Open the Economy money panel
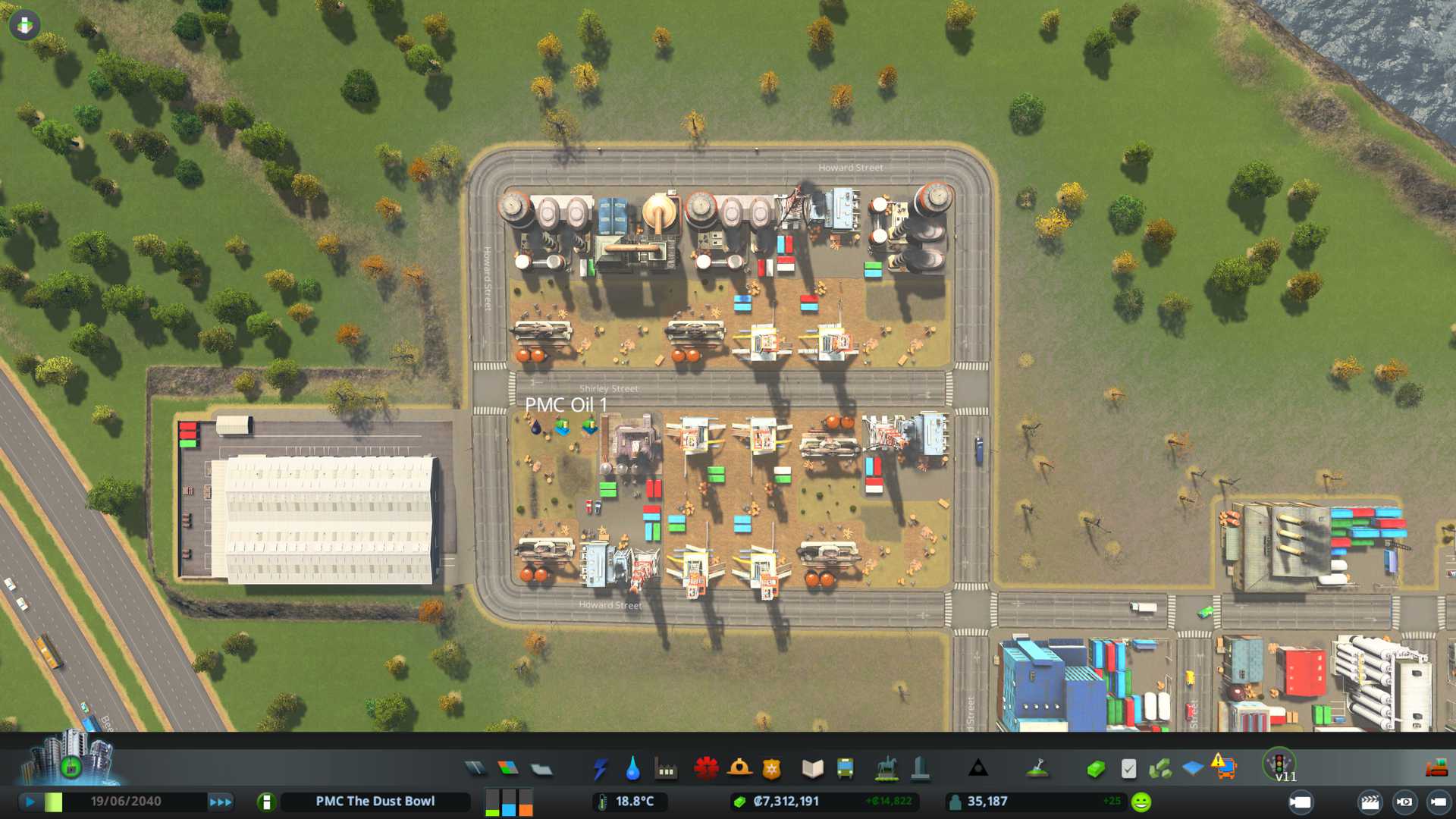Screen dimensions: 1456x819 click(1095, 769)
